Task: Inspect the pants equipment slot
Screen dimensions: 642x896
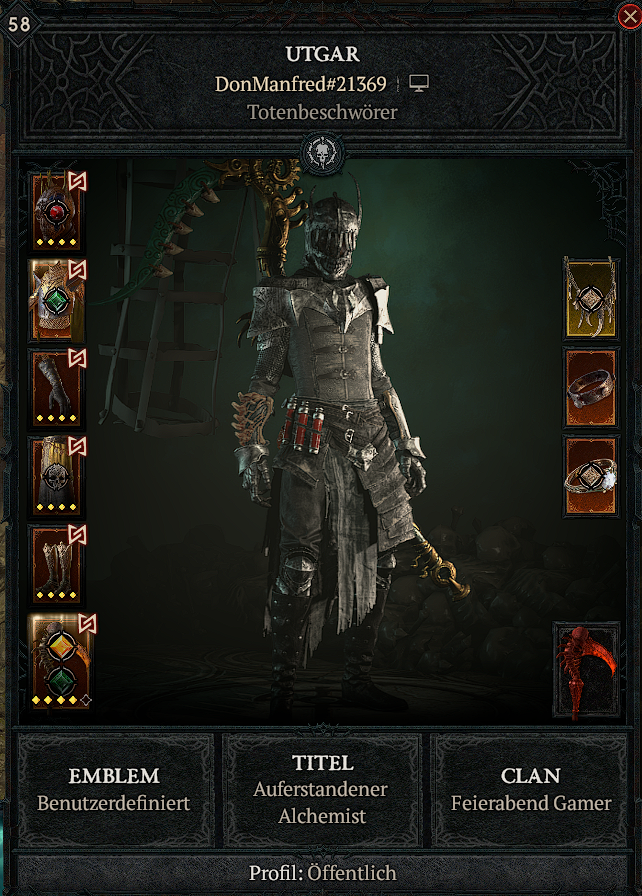Action: tap(56, 475)
